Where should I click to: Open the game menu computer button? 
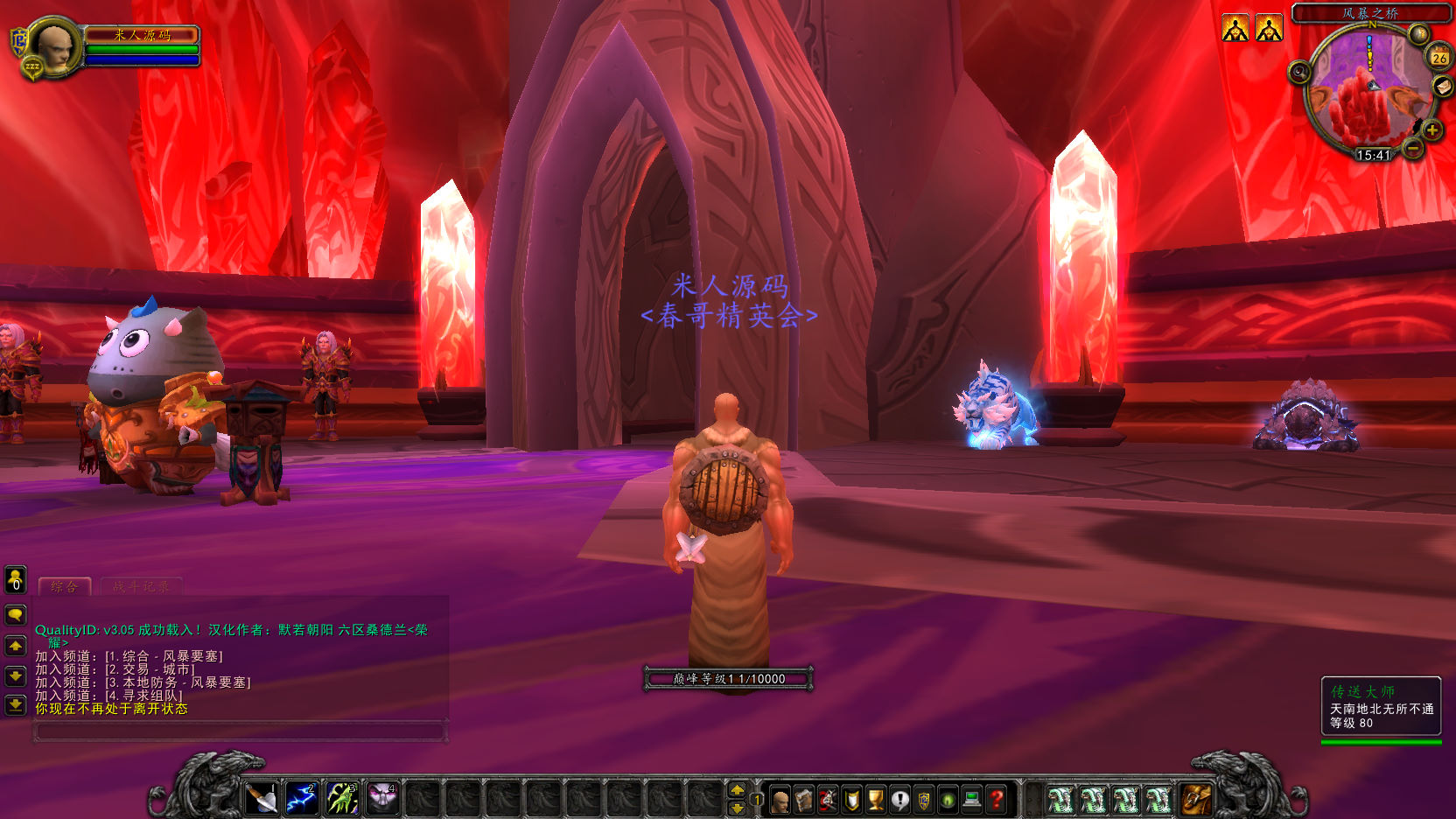[x=971, y=800]
